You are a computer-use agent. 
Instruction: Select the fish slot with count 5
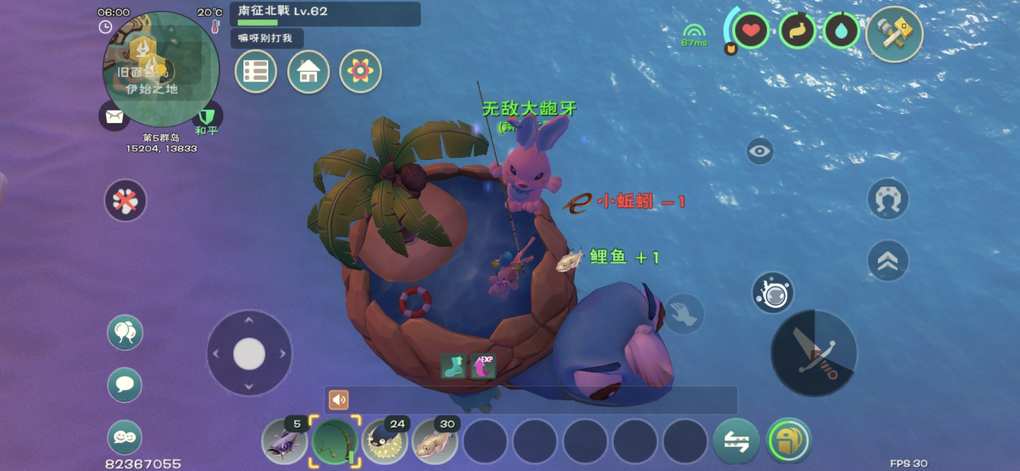tap(285, 440)
